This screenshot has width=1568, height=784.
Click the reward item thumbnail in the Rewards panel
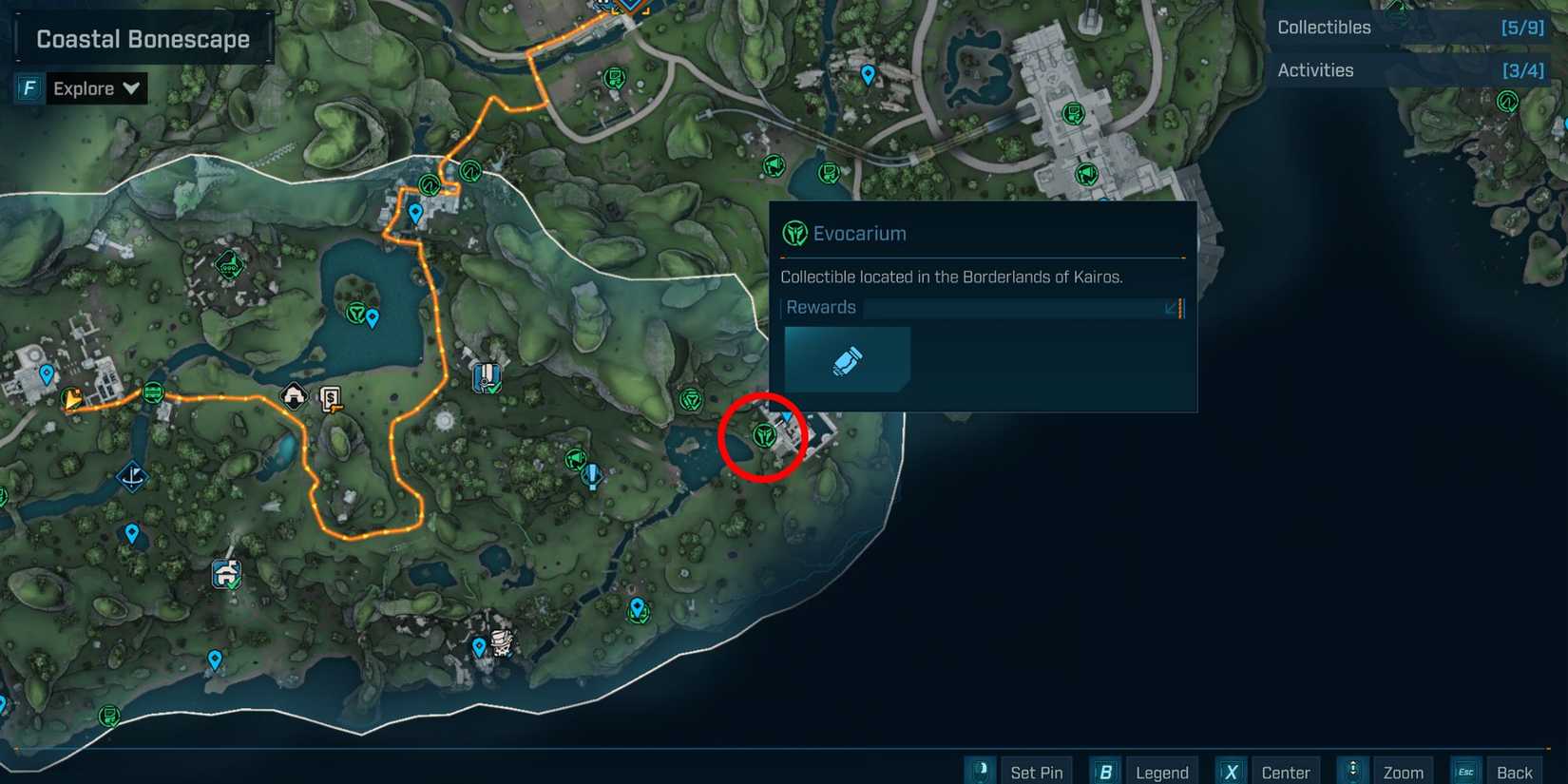pyautogui.click(x=846, y=359)
